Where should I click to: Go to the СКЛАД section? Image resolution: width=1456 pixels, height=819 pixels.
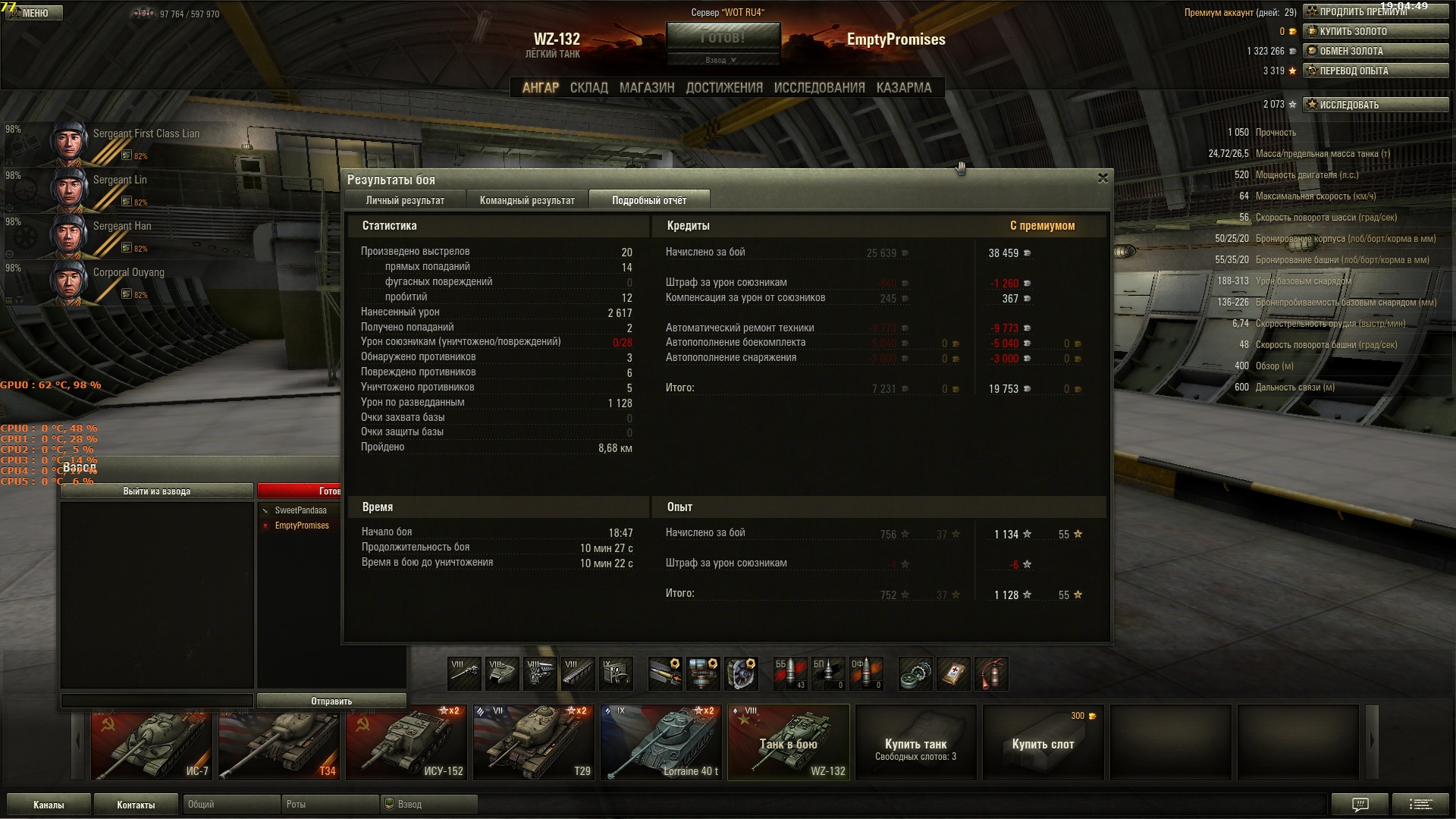tap(588, 88)
